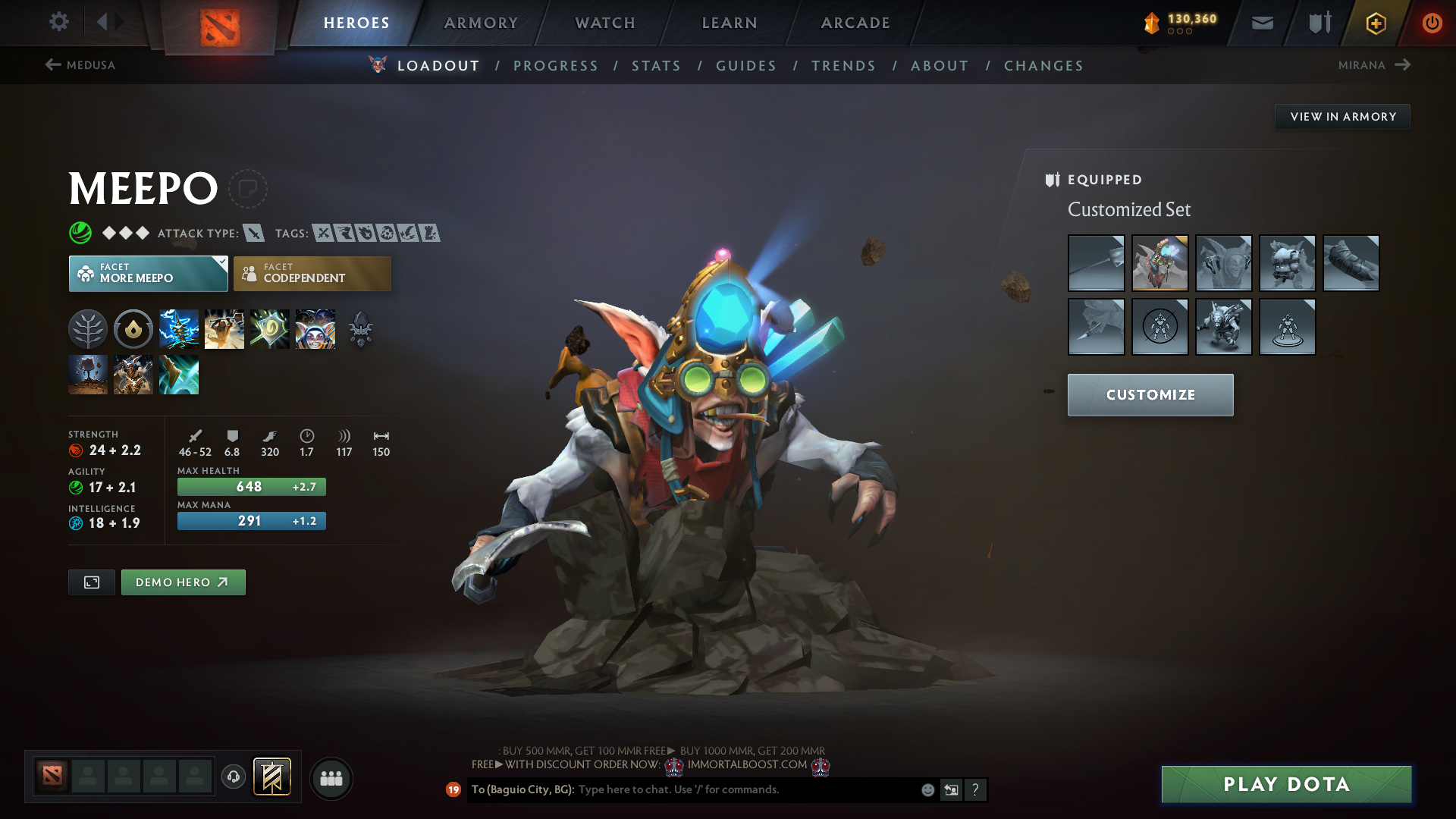1456x819 pixels.
Task: Click the Dota Plus hexagon icon
Action: (1375, 23)
